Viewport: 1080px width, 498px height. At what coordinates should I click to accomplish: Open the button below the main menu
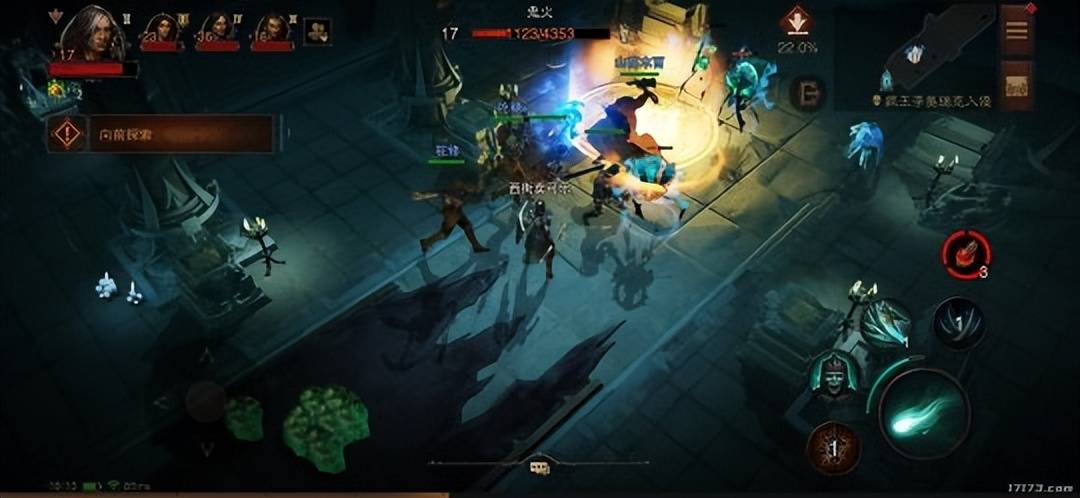[x=1016, y=84]
